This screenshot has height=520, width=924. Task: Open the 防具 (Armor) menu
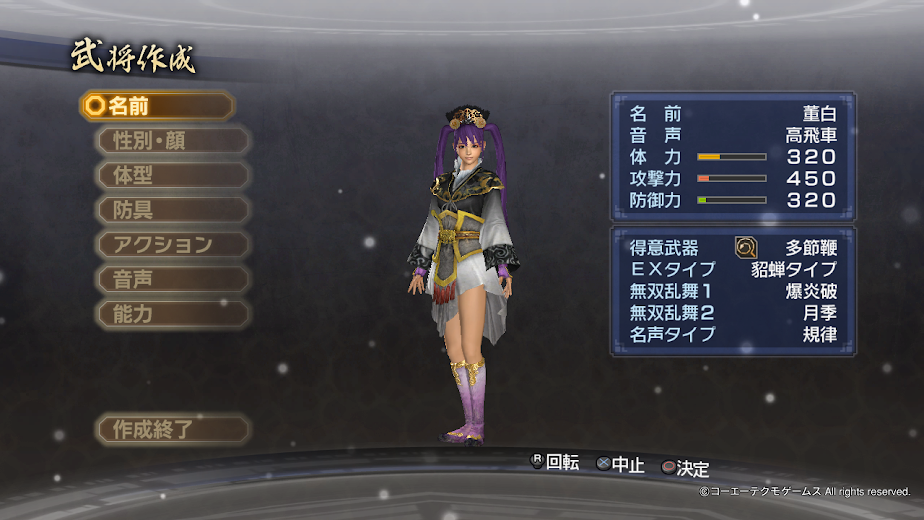pos(171,210)
